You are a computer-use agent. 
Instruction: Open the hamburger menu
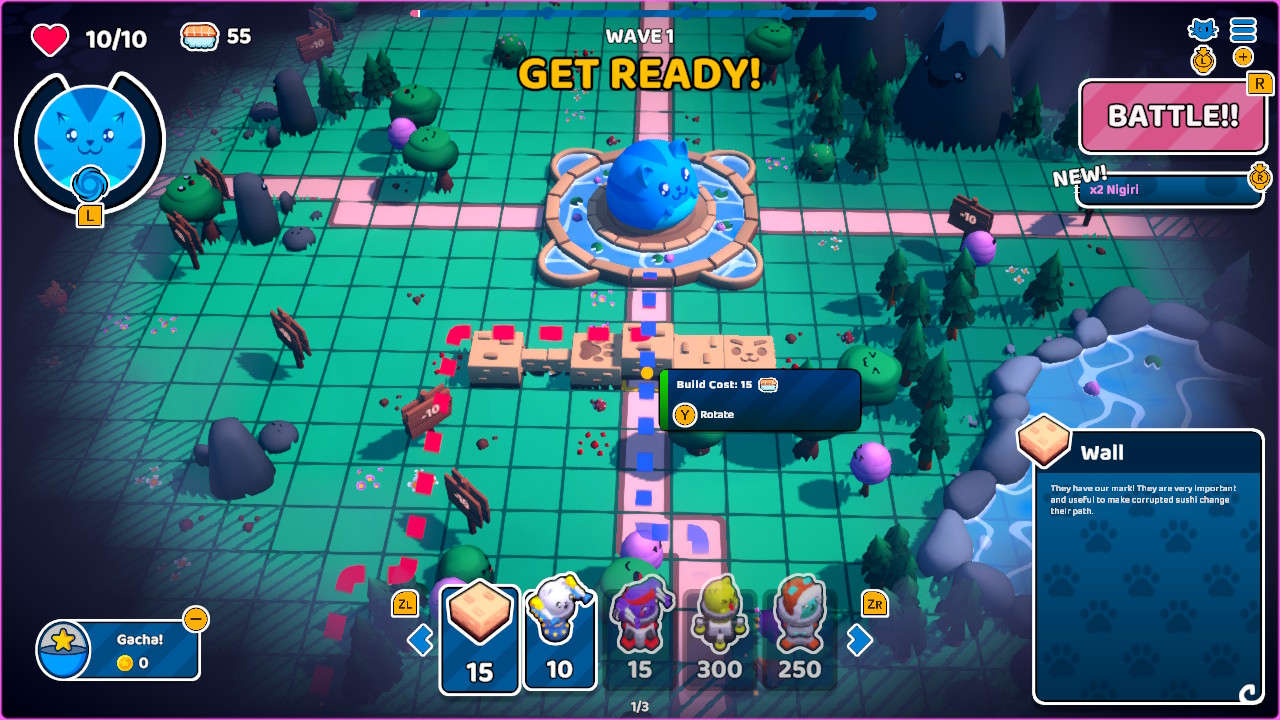click(x=1243, y=30)
